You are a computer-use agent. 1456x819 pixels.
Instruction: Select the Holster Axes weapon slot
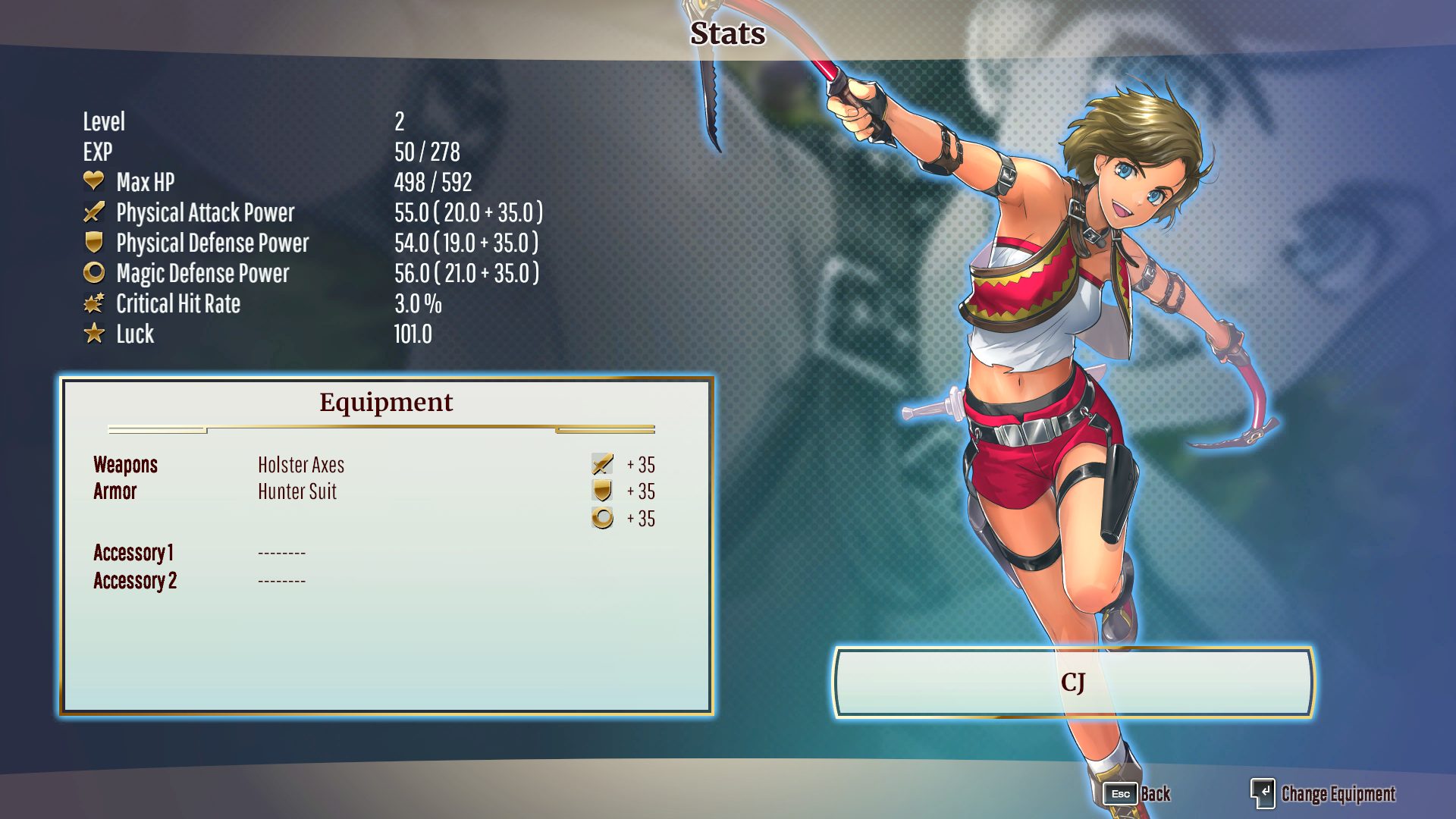click(301, 465)
